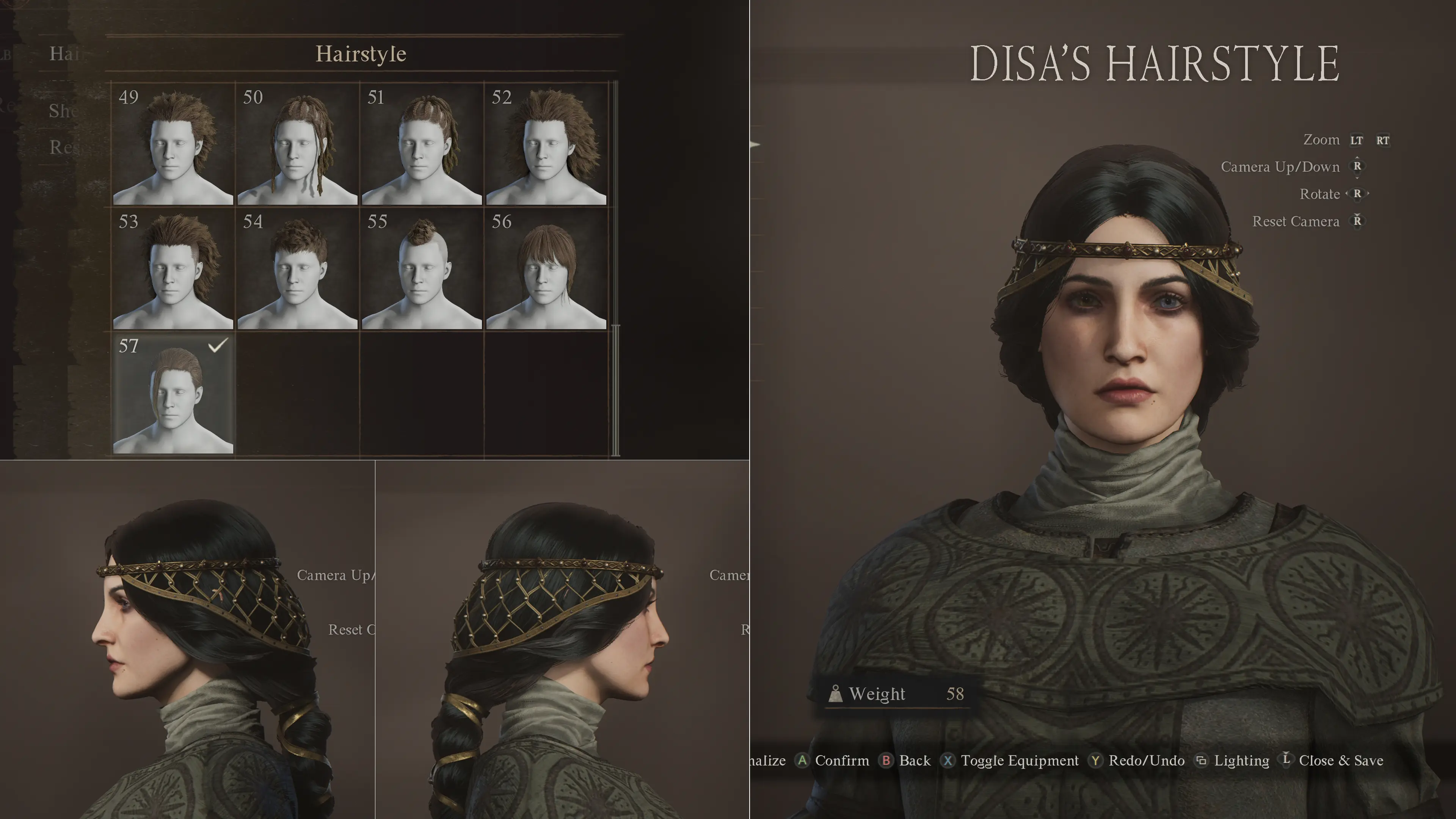
Task: Pick hairstyle 51 with braided cornrows
Action: click(x=422, y=144)
